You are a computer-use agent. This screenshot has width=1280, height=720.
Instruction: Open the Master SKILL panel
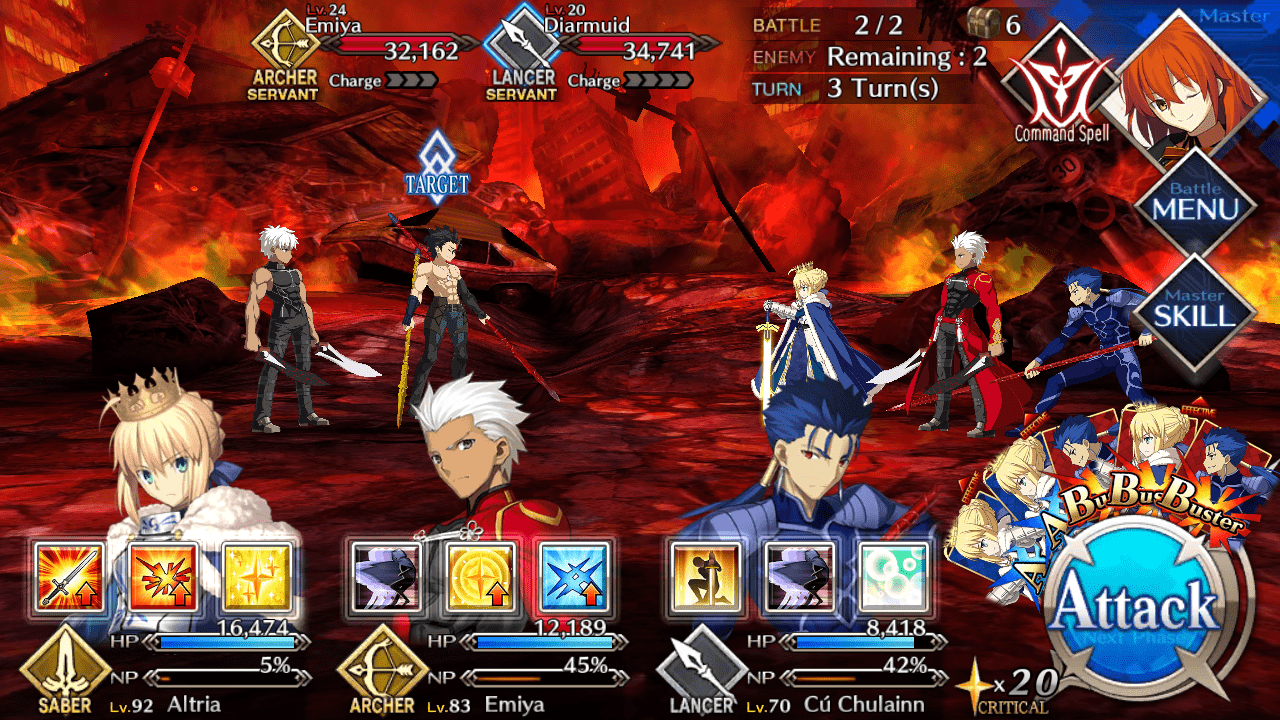click(x=1194, y=307)
